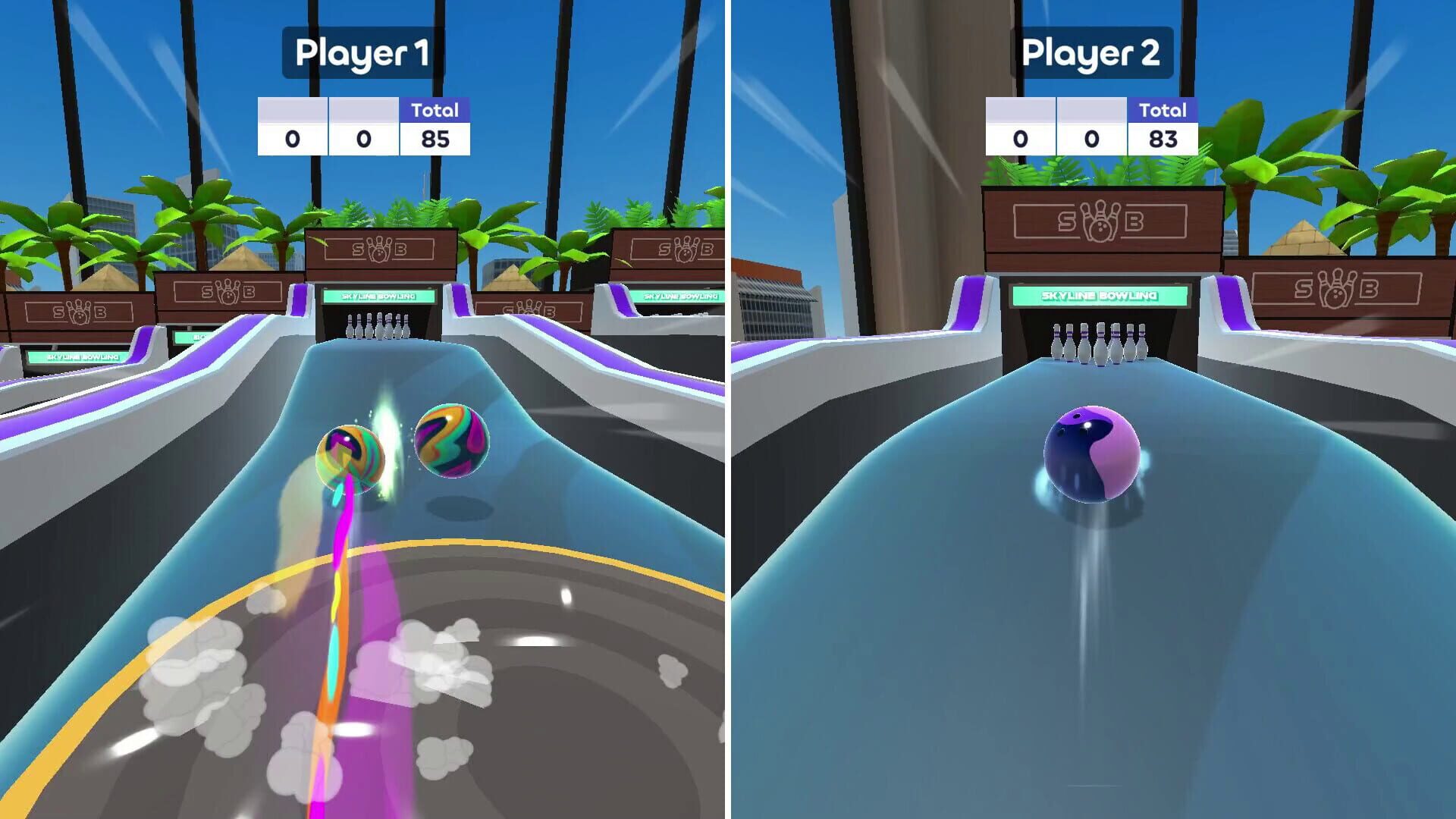Expand Player 1's Total score column
The height and width of the screenshot is (819, 1456).
point(435,112)
